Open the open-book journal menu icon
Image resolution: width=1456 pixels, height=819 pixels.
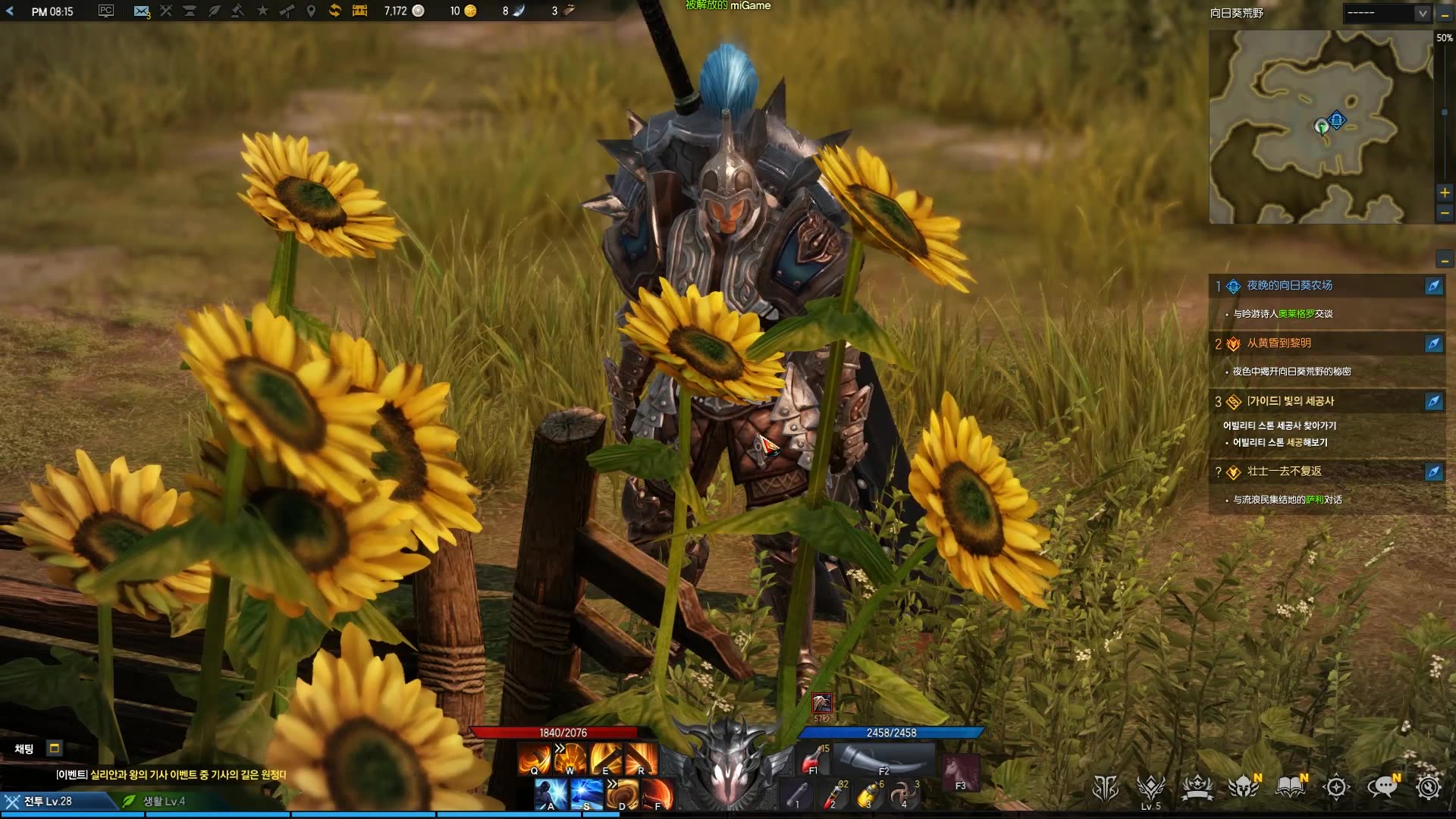1290,788
